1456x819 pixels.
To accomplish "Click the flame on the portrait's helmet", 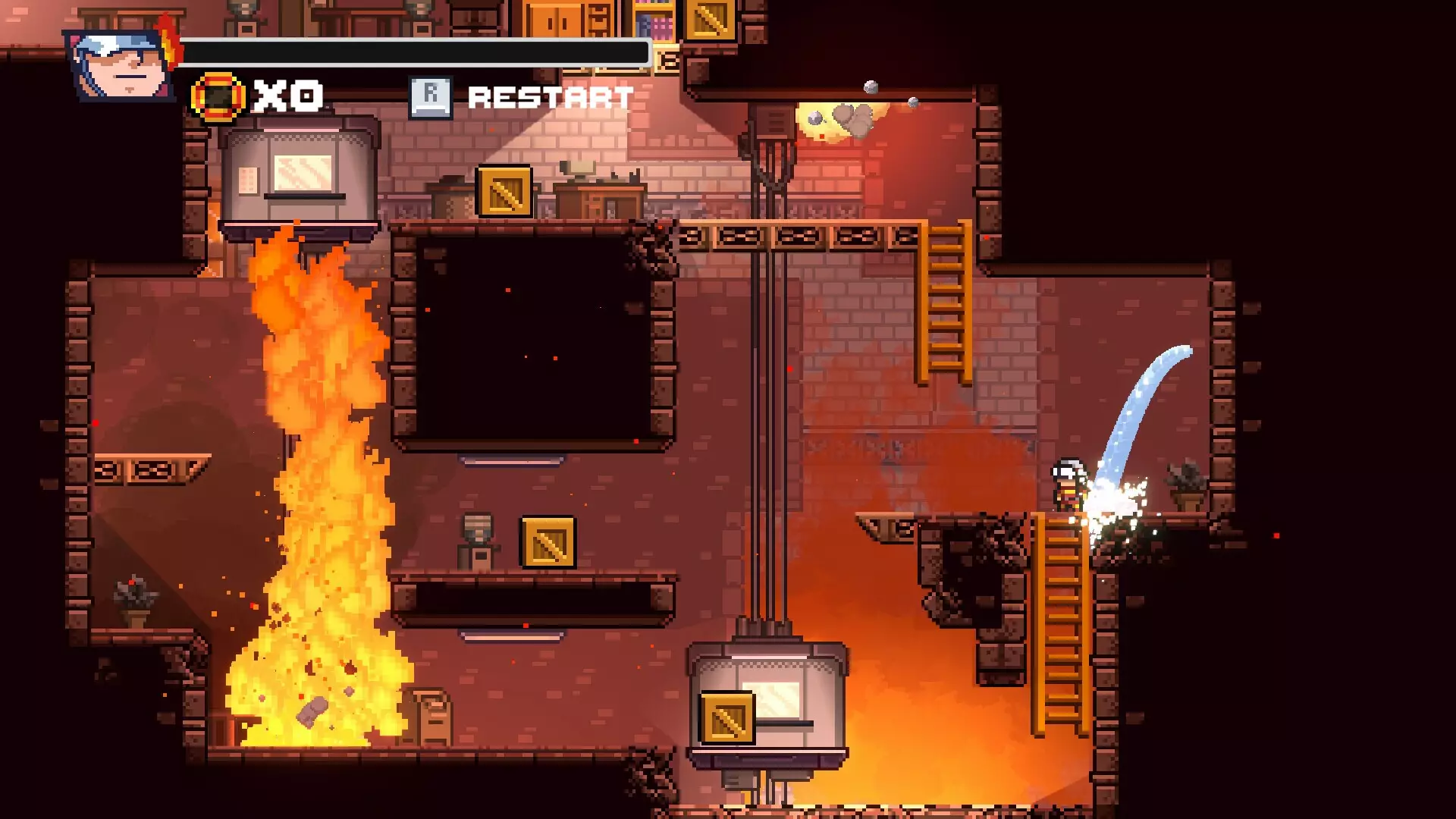I will click(x=168, y=39).
